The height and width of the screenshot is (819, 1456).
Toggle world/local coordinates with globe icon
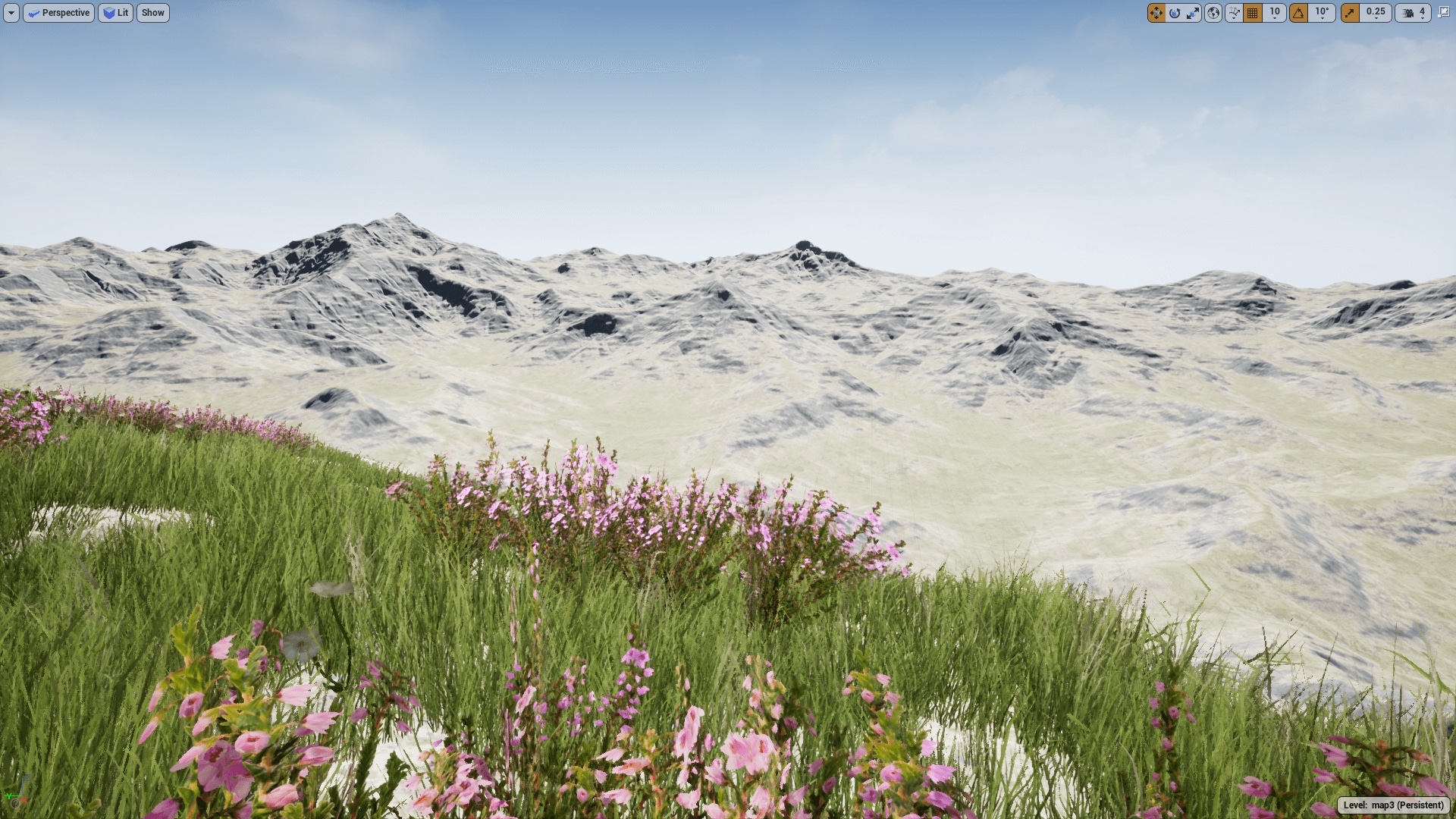point(1213,13)
